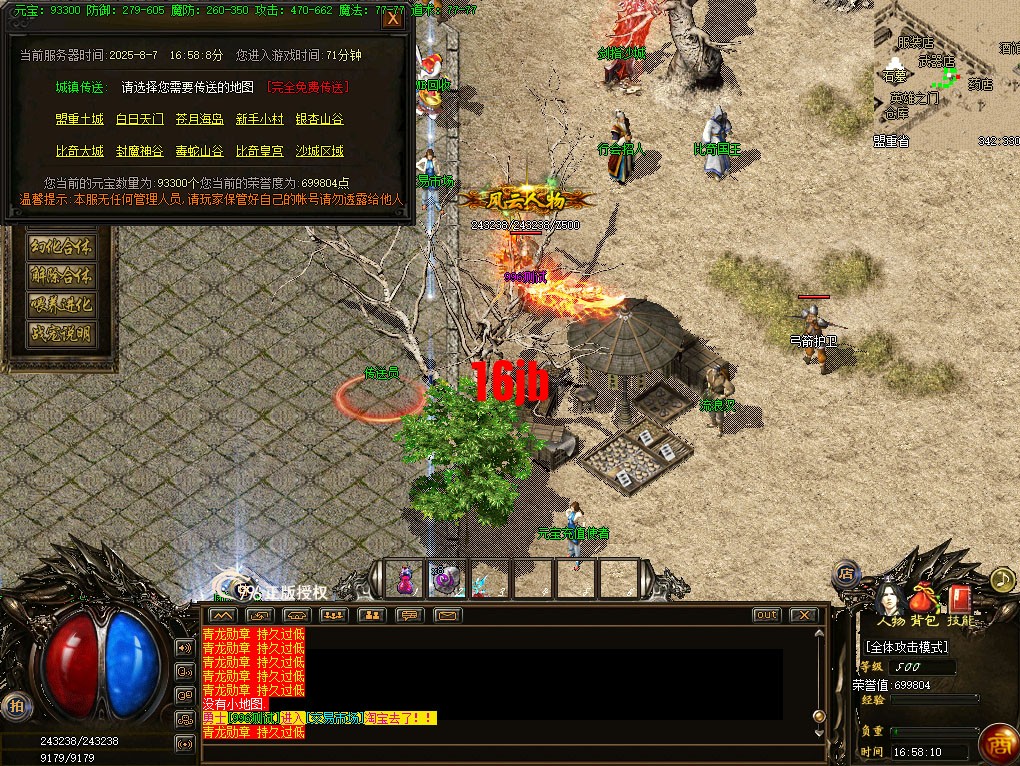The height and width of the screenshot is (766, 1020).
Task: Teleport to 新手小村
Action: [260, 120]
